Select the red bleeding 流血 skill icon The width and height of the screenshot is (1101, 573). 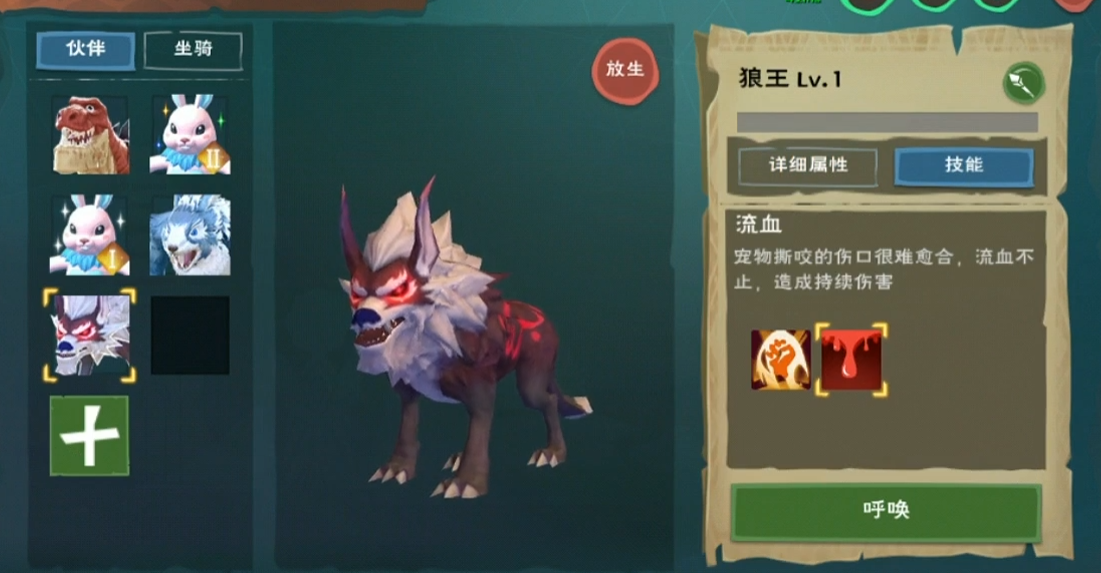851,359
